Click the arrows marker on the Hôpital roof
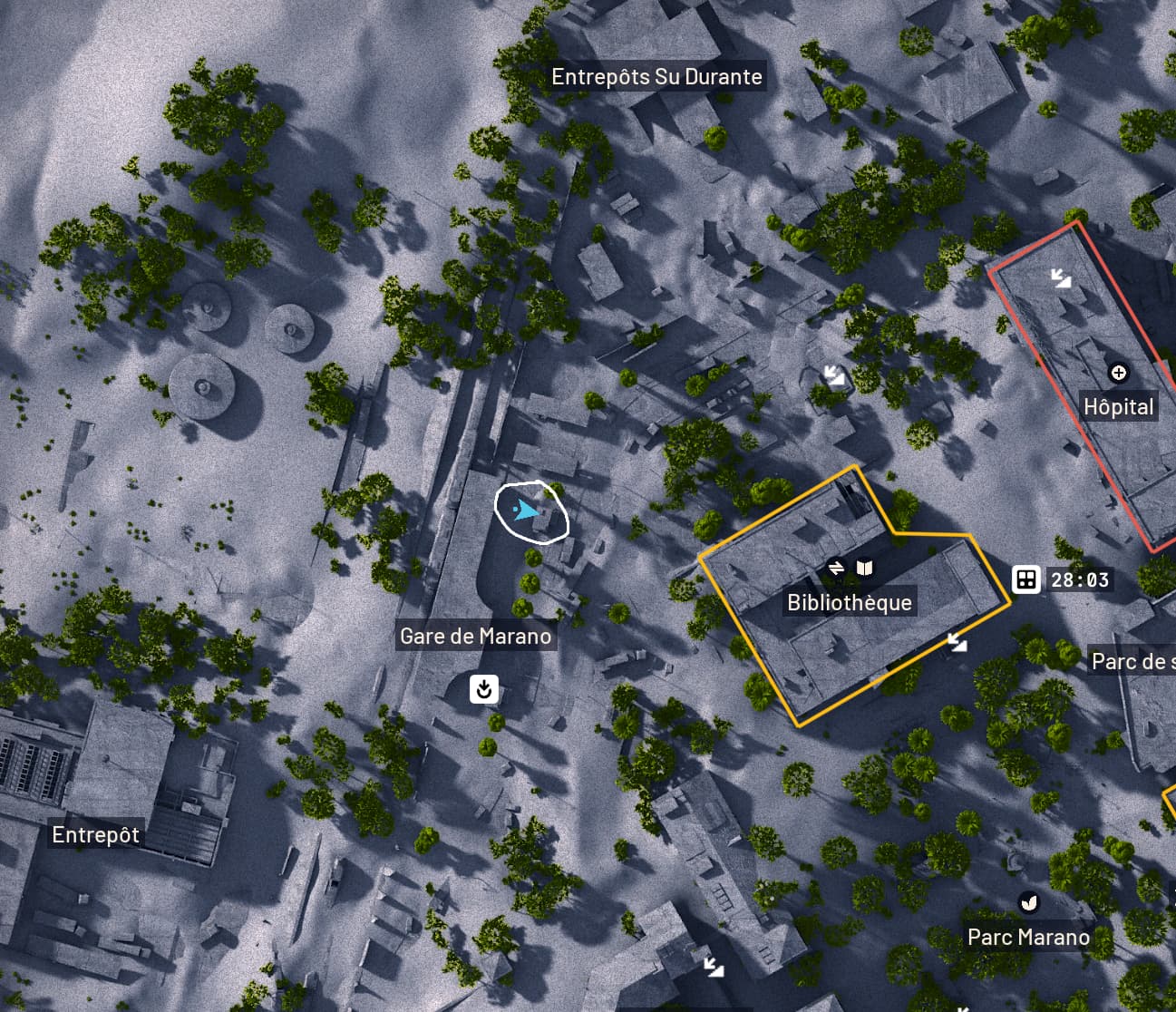This screenshot has height=1012, width=1176. point(1060,277)
